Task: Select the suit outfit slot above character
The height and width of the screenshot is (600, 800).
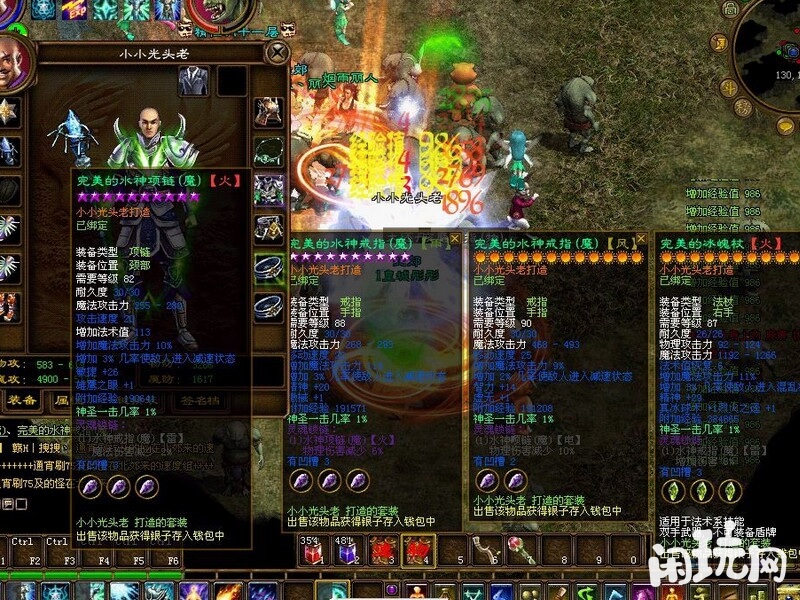Action: point(193,81)
